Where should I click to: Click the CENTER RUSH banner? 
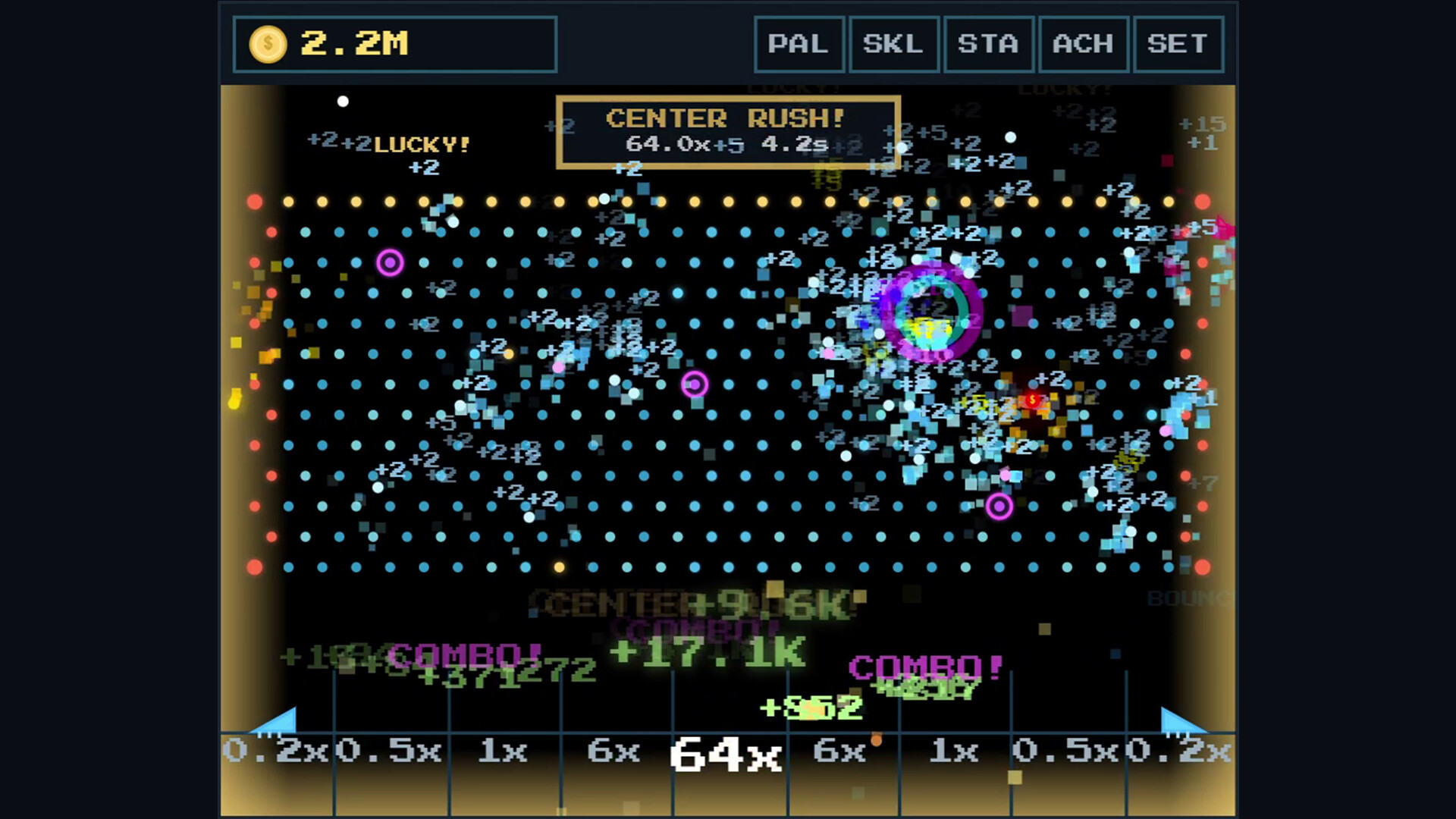[x=729, y=133]
